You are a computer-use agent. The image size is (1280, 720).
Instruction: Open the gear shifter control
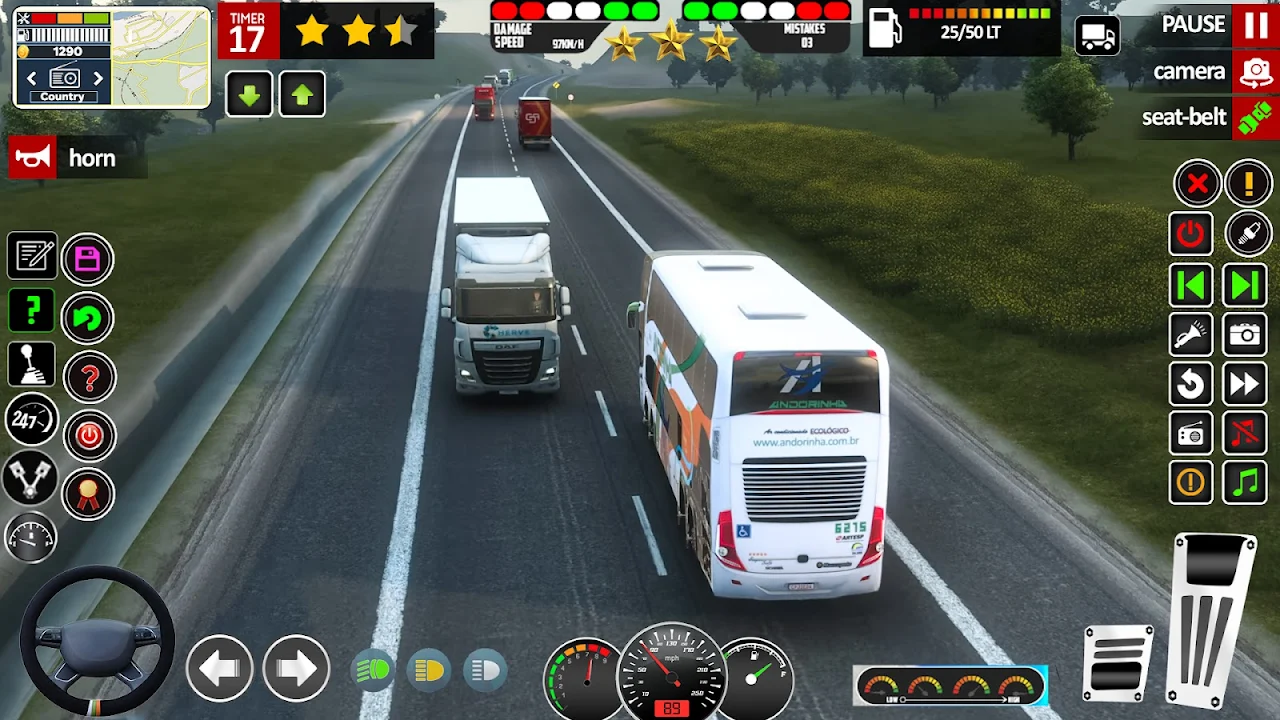[x=32, y=365]
